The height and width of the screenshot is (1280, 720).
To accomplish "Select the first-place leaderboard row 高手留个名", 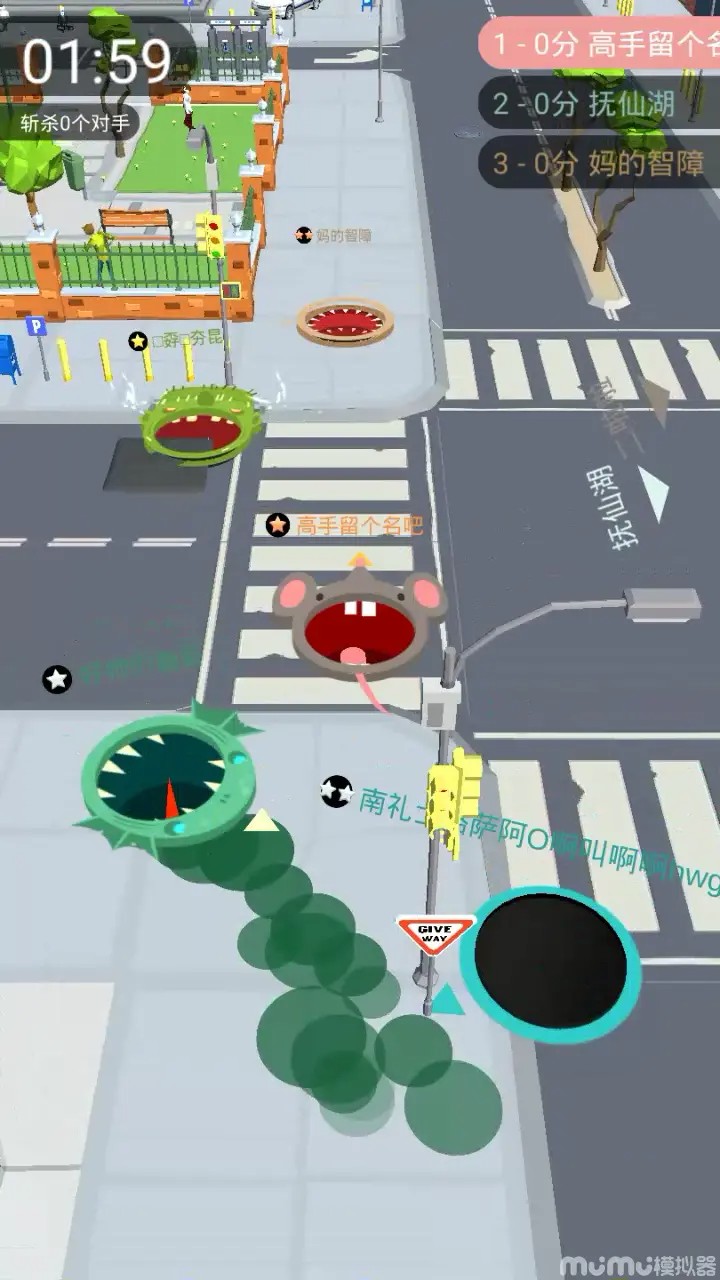I will point(600,46).
